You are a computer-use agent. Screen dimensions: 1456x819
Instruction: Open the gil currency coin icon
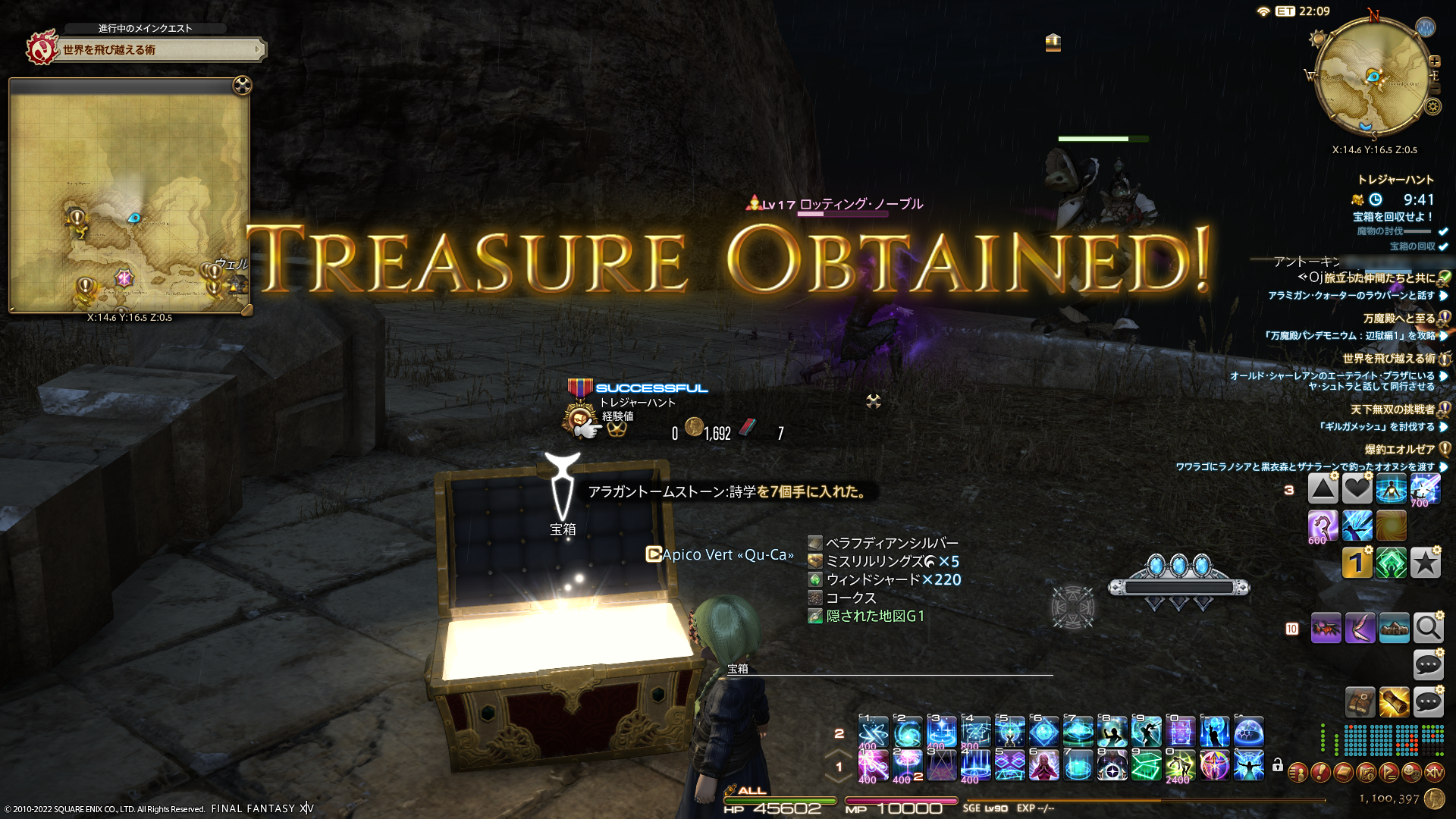[x=1434, y=799]
